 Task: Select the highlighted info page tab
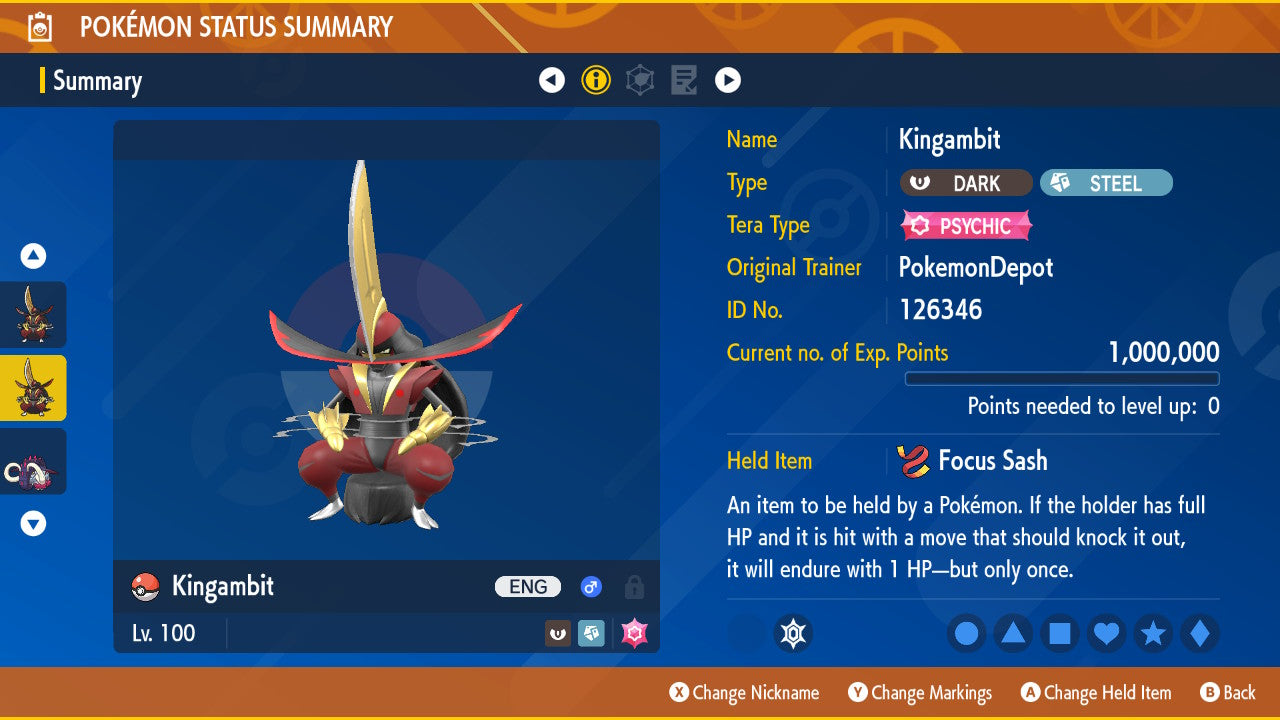point(596,80)
